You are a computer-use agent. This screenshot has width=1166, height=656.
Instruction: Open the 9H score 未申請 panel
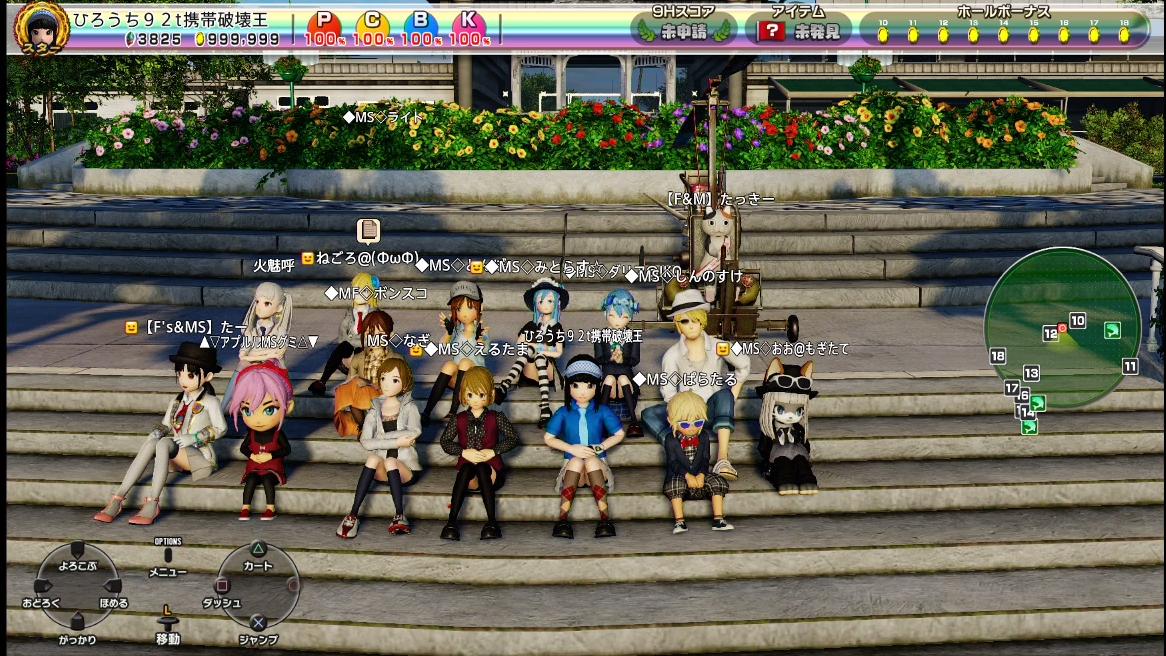point(683,29)
